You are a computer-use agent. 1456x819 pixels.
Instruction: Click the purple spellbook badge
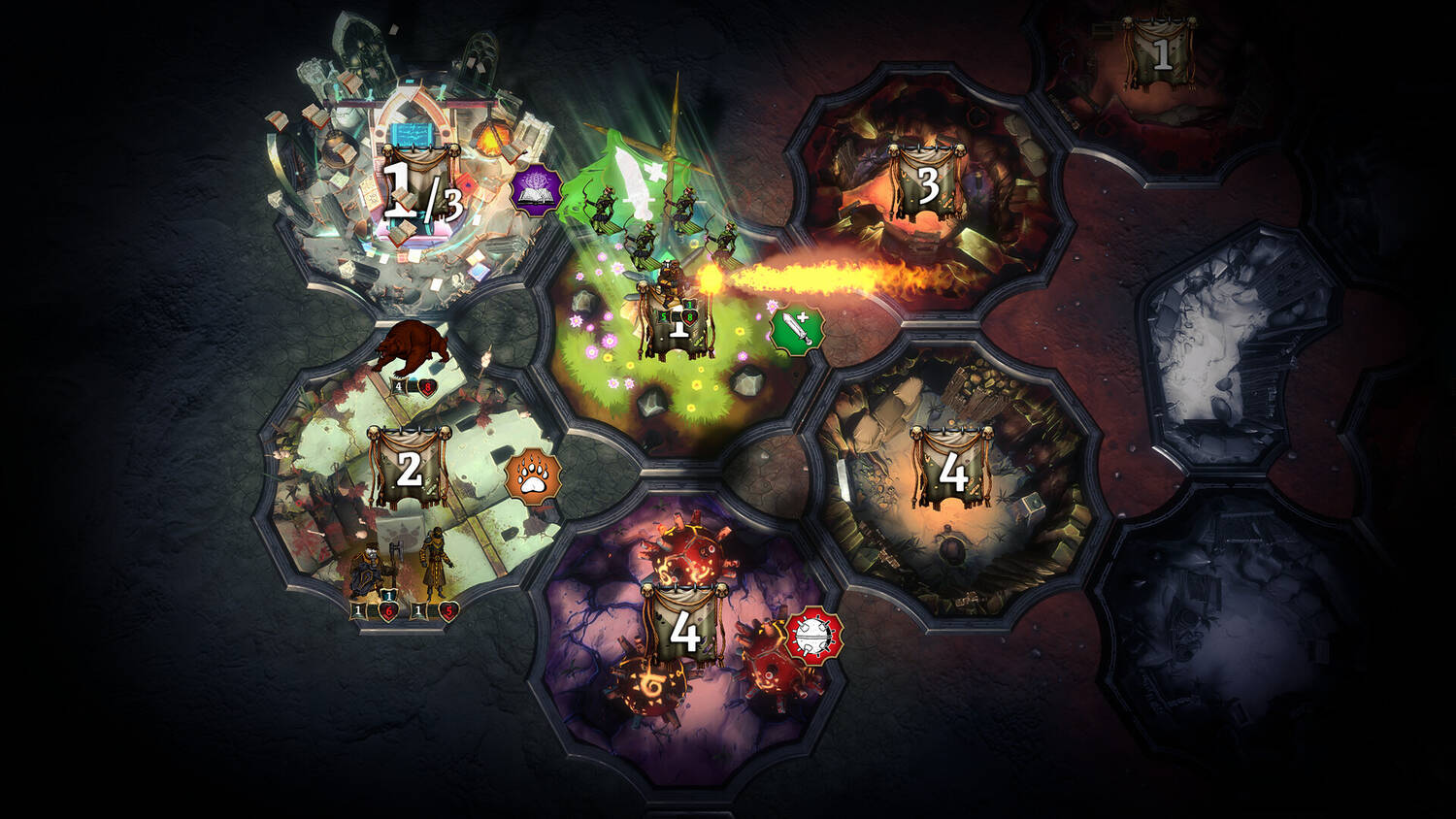coord(537,191)
